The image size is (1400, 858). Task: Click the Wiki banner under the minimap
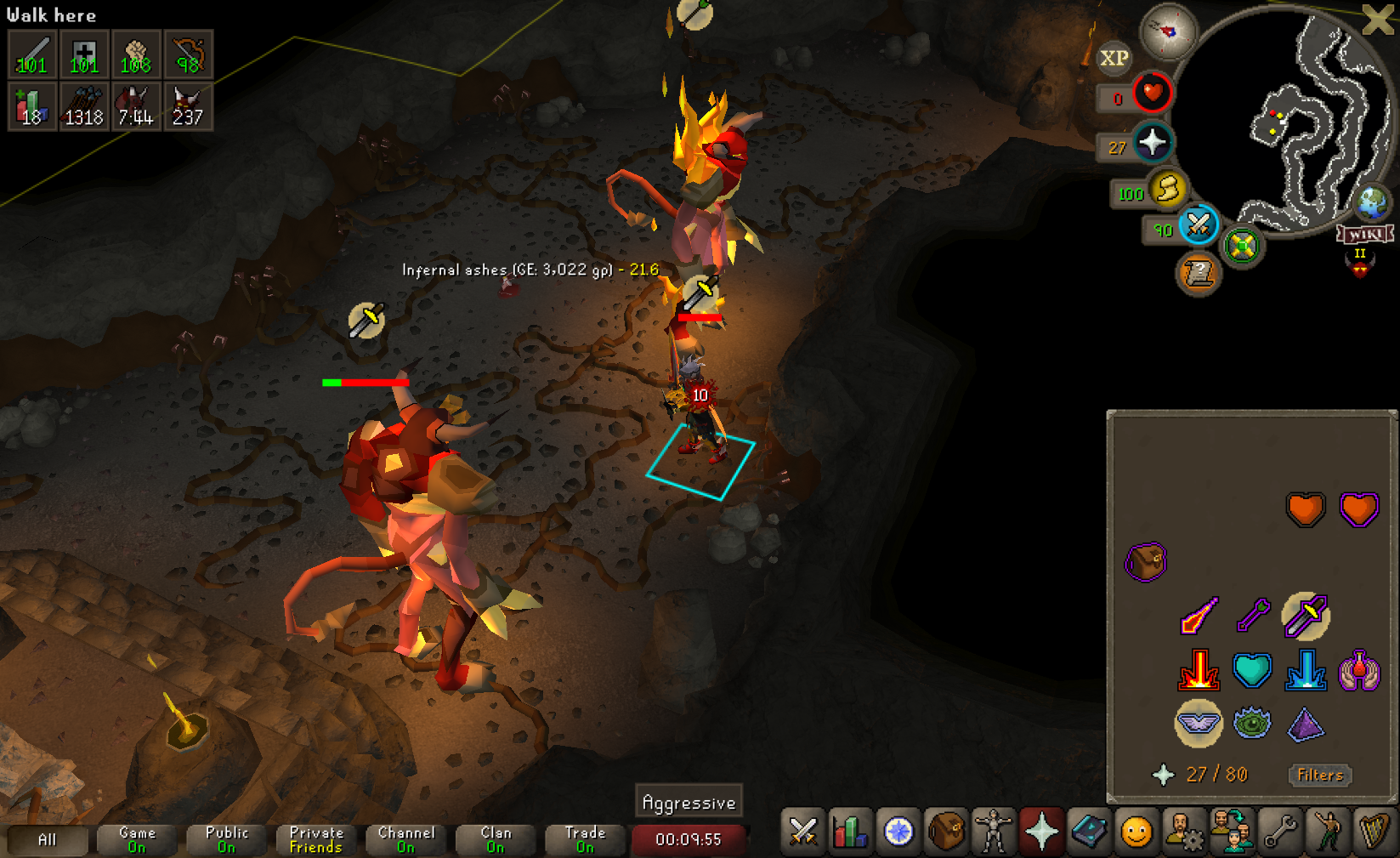(x=1365, y=234)
